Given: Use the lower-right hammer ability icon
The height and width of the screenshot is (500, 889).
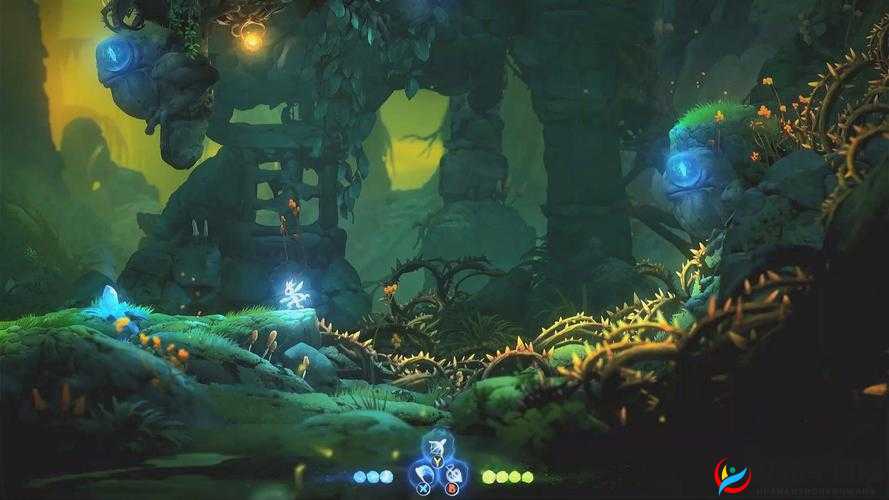Looking at the screenshot, I should pyautogui.click(x=453, y=472).
